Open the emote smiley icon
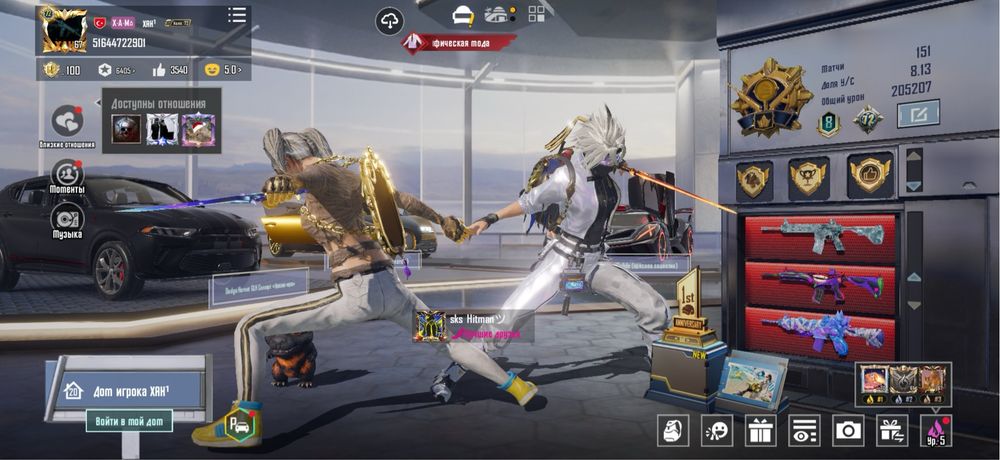The height and width of the screenshot is (460, 1000). coord(717,431)
